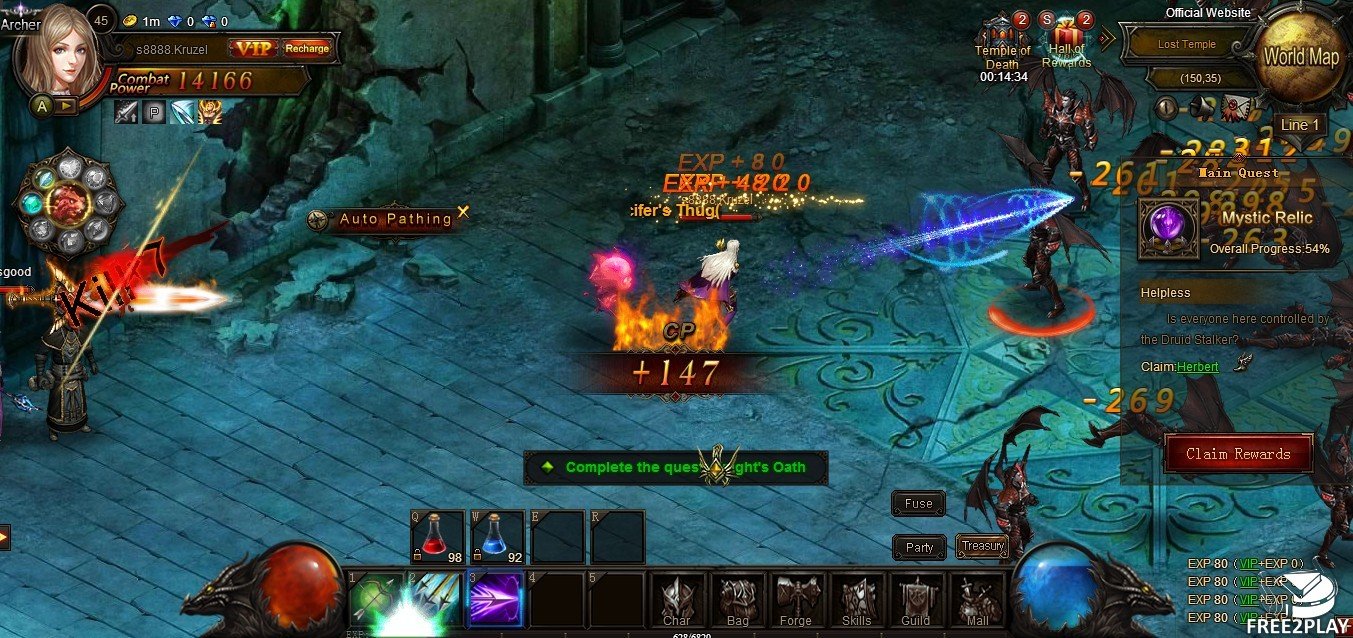Screen dimensions: 1353x638
Task: Open the Char menu
Action: [x=677, y=601]
